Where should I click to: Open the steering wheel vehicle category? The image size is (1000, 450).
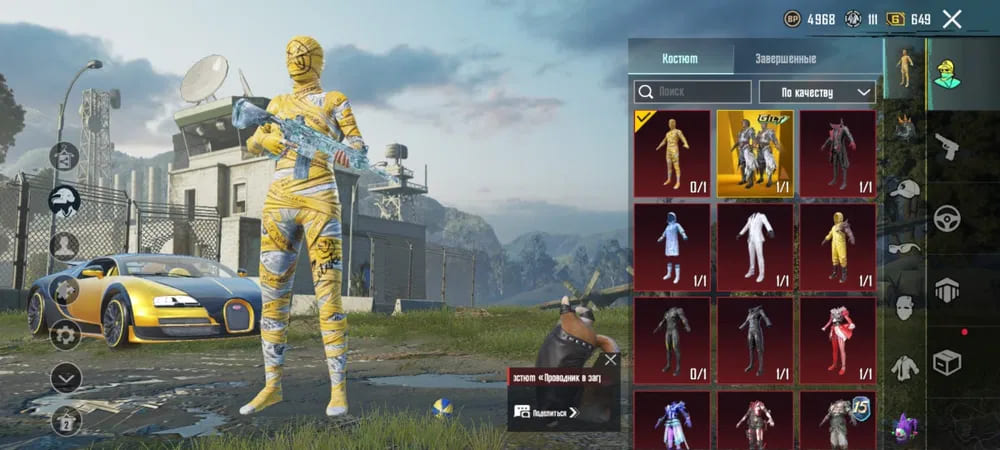point(947,218)
